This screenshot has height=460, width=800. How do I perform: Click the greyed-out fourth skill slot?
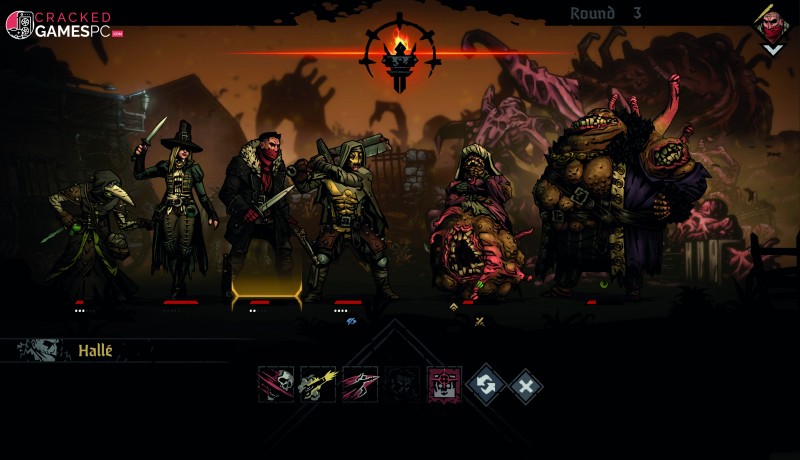pyautogui.click(x=402, y=384)
